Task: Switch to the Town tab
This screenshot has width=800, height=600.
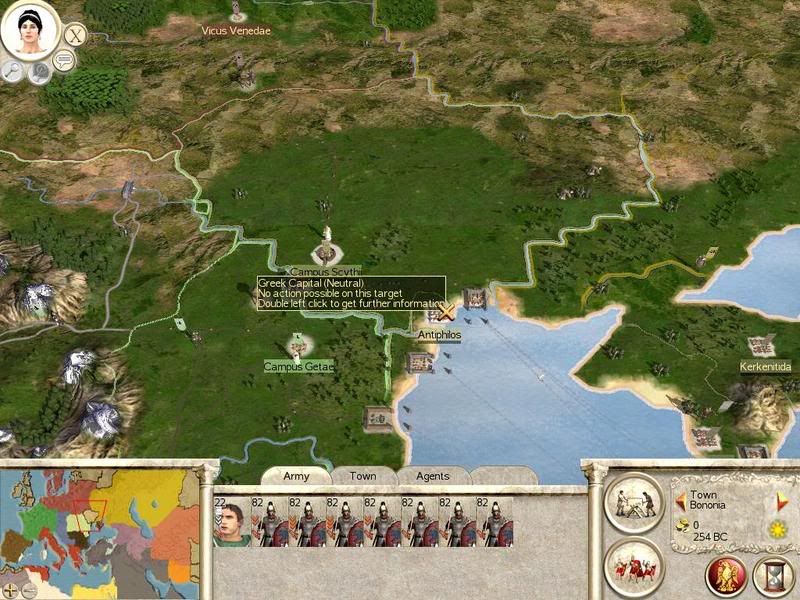Action: tap(363, 476)
